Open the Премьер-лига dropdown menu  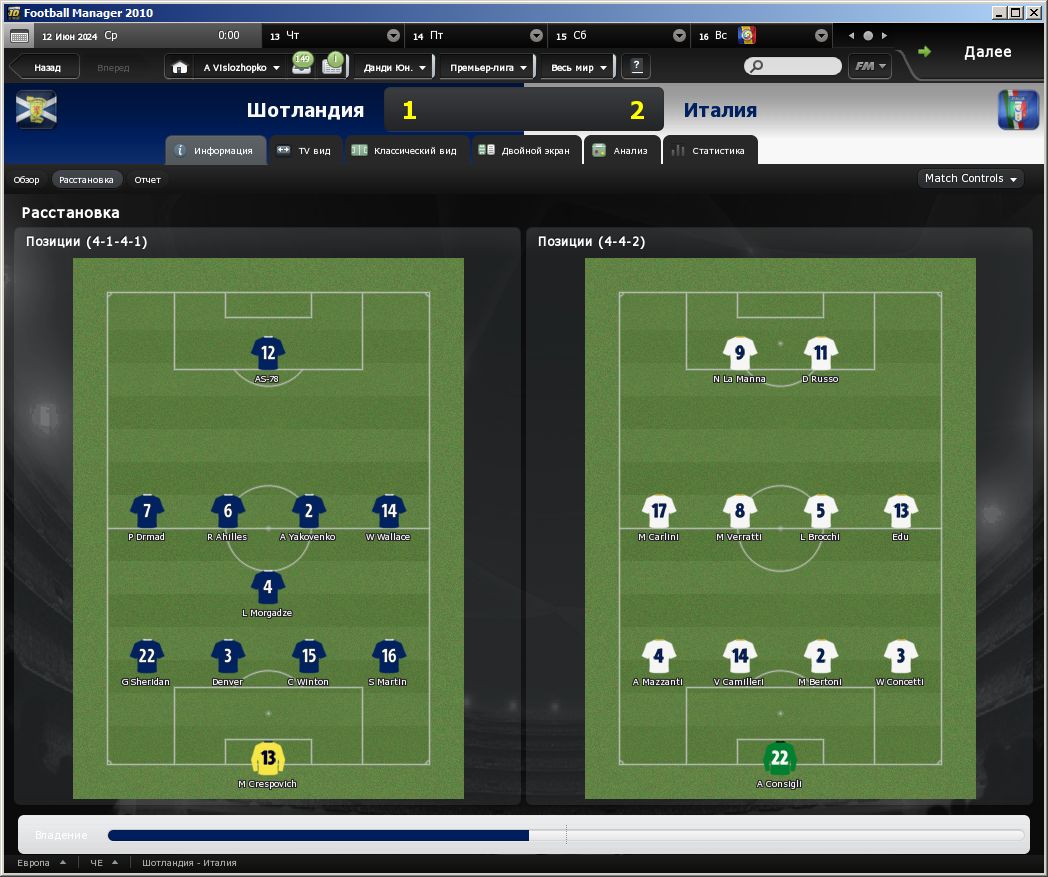[x=487, y=68]
